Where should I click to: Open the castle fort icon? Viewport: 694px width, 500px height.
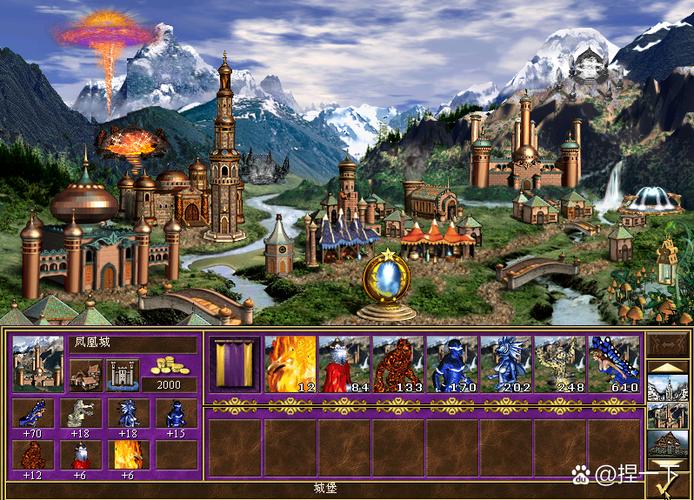click(122, 375)
